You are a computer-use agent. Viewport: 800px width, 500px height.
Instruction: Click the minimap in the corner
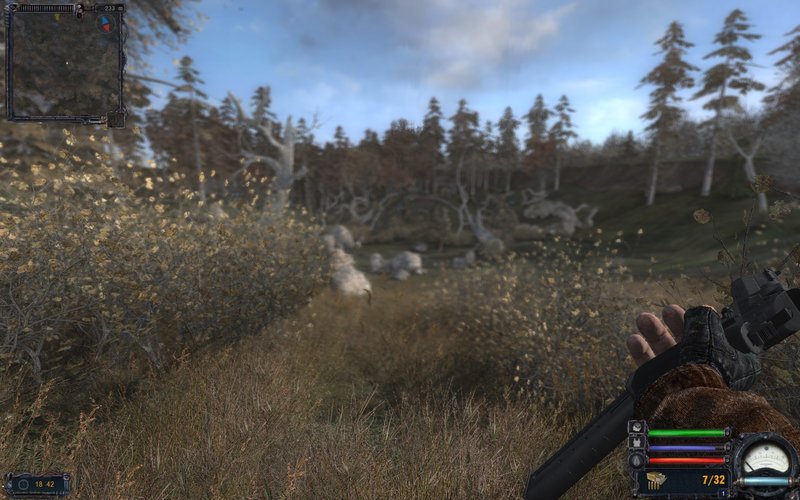(x=64, y=62)
